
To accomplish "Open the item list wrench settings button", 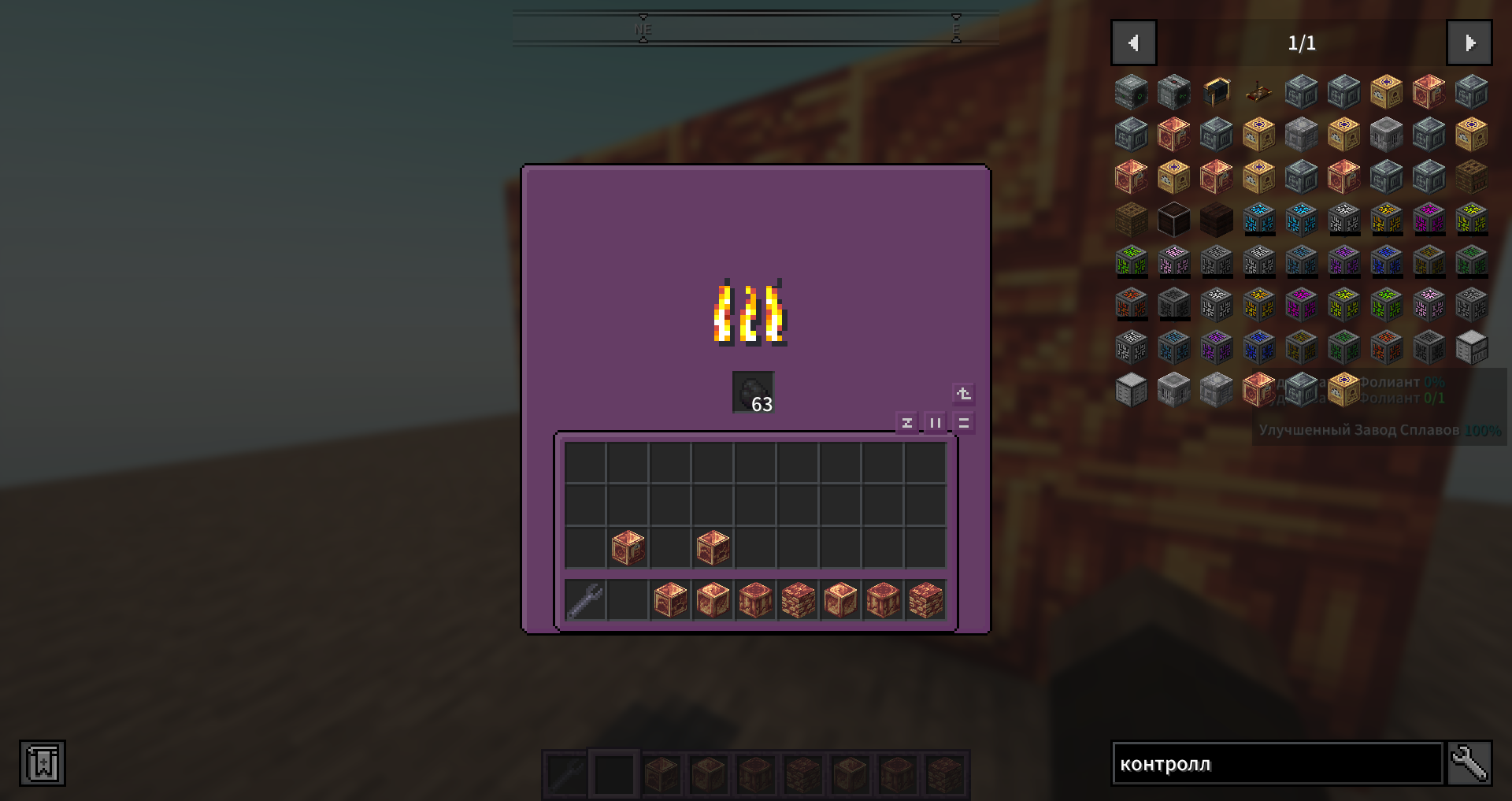I will point(1469,763).
